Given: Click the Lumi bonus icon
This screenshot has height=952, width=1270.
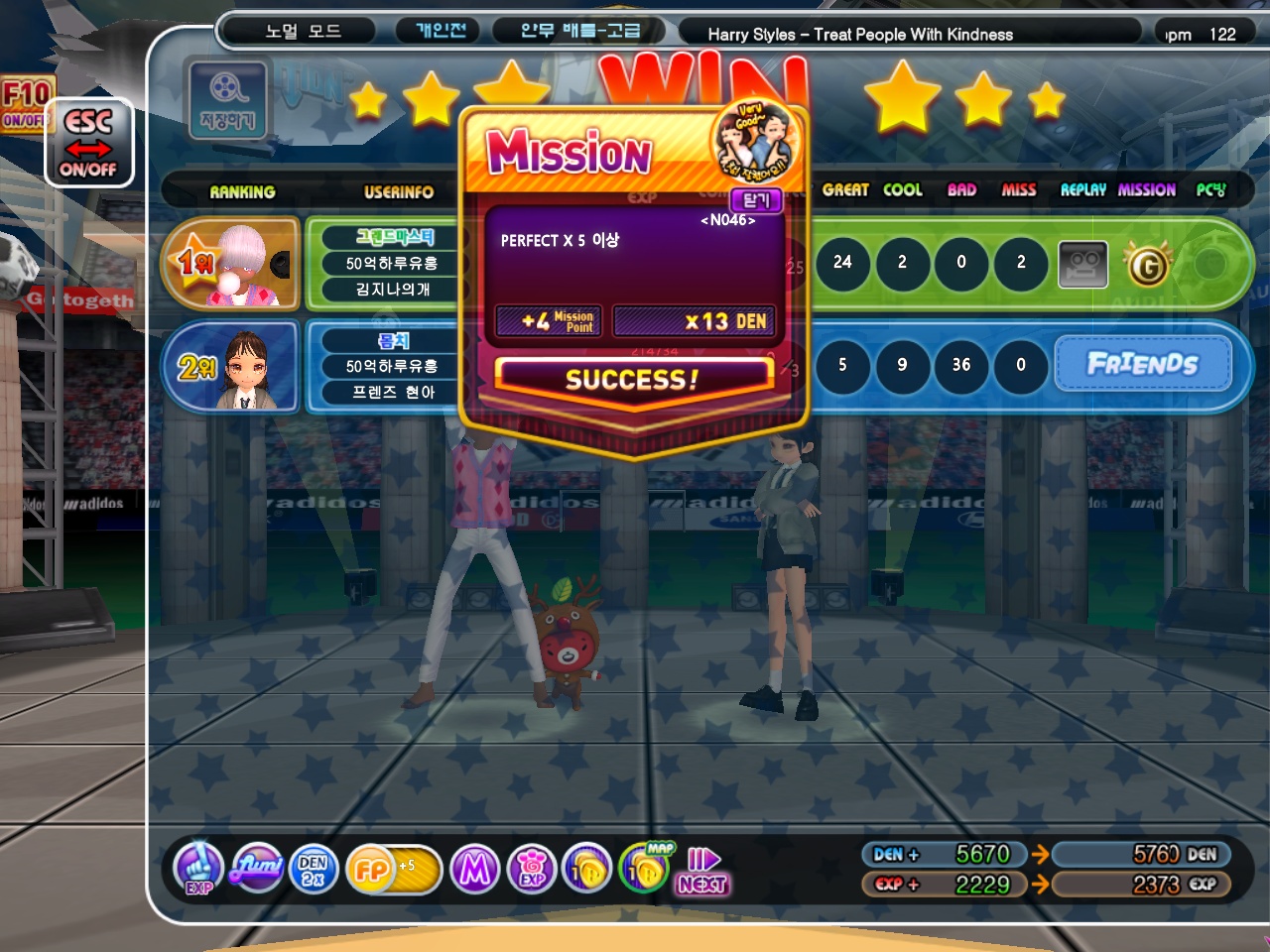Looking at the screenshot, I should (x=257, y=868).
